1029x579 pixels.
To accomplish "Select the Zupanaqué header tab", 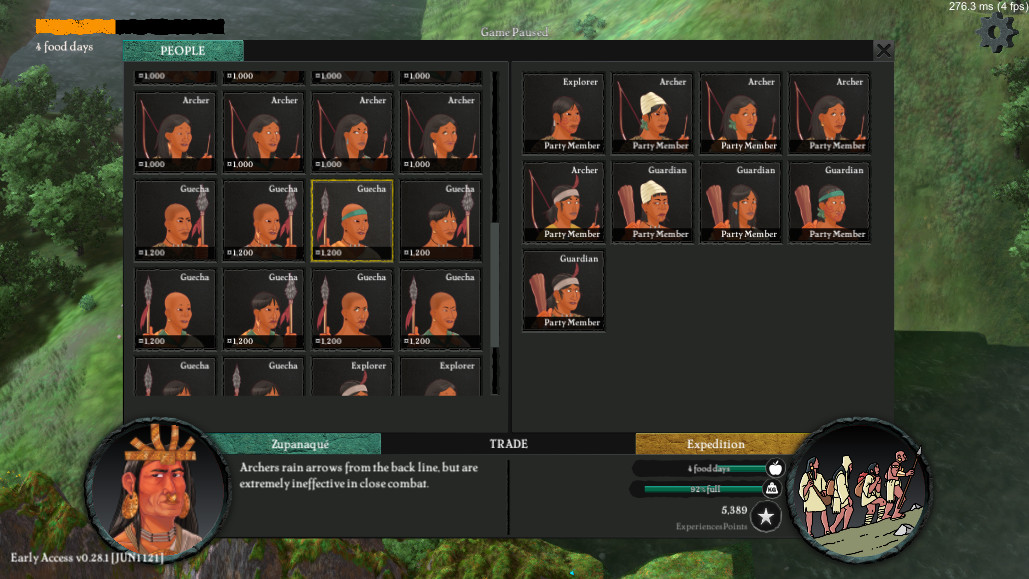I will 300,444.
